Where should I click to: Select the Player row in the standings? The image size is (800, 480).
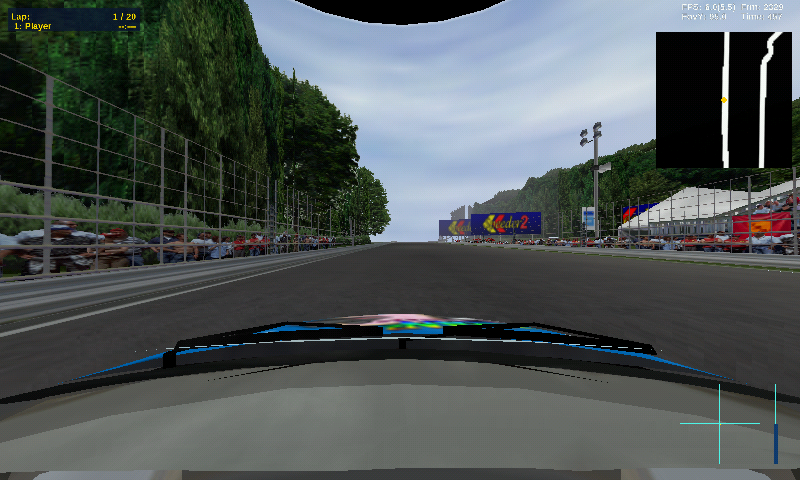(x=72, y=27)
